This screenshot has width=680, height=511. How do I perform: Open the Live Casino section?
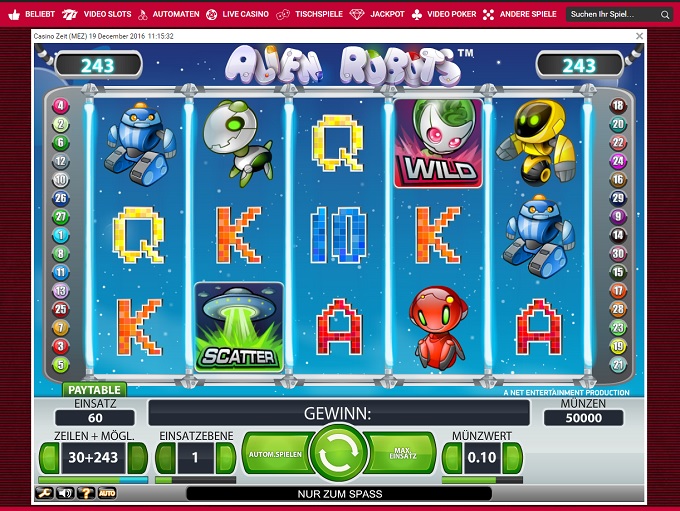[239, 15]
